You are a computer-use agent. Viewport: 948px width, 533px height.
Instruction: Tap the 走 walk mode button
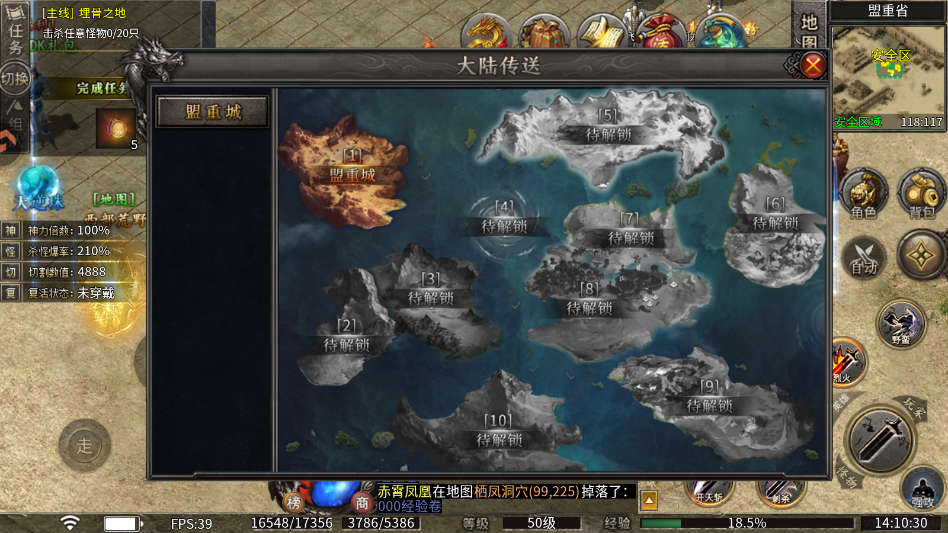84,446
